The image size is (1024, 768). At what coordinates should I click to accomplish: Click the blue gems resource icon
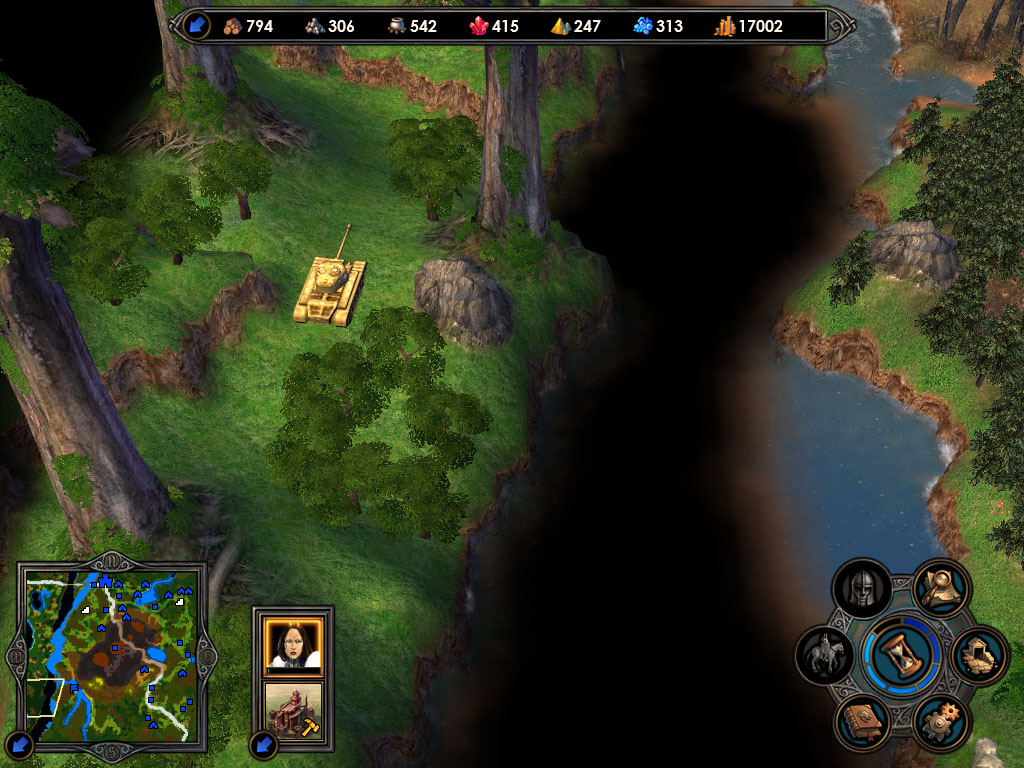(x=643, y=26)
